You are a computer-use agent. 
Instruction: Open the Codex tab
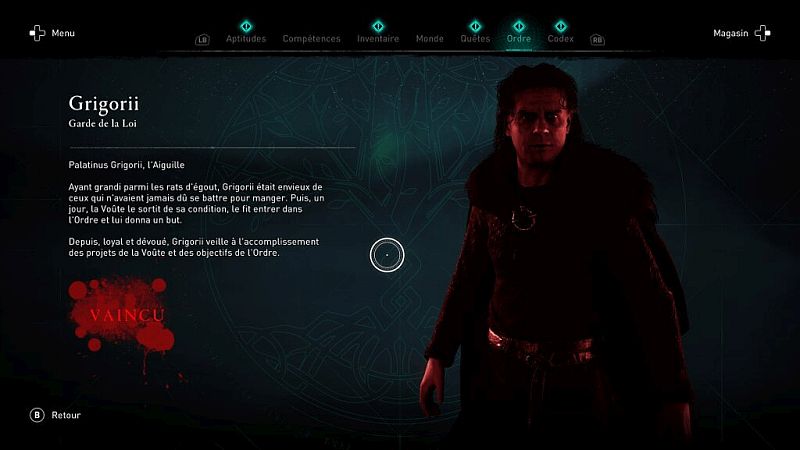click(560, 39)
